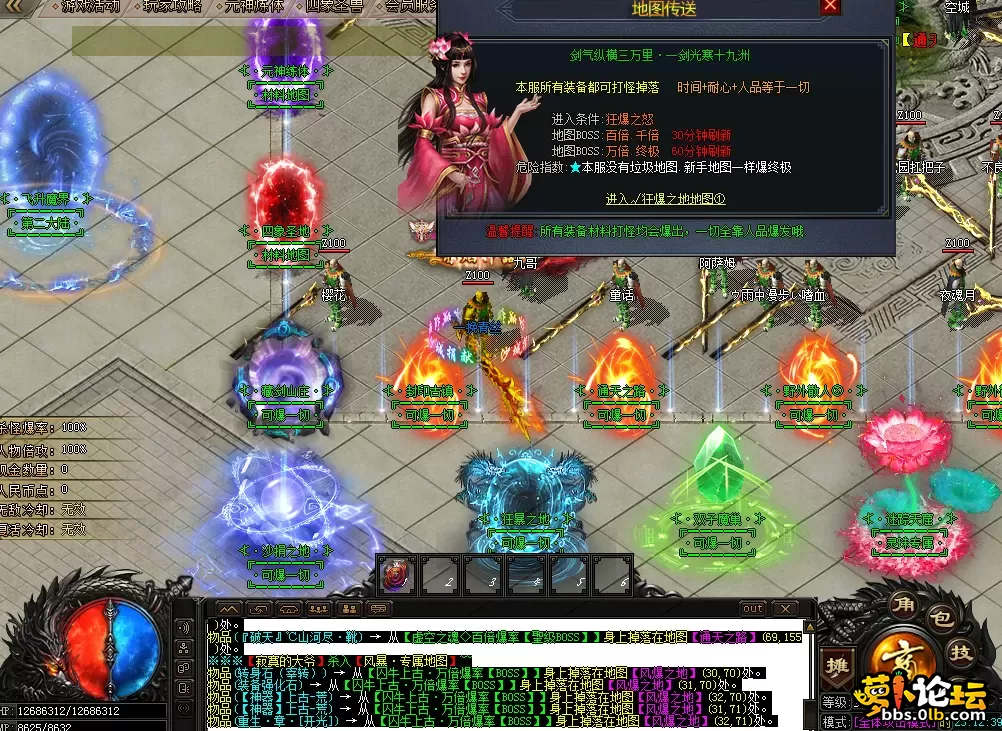Click the 进入:/狂爆之地地图① link
This screenshot has width=1002, height=731.
pyautogui.click(x=665, y=199)
